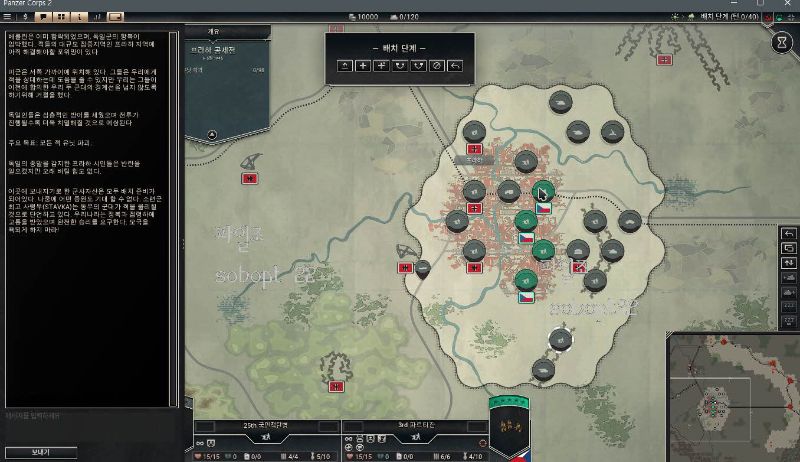
Task: Open the hamburger main menu
Action: pyautogui.click(x=8, y=17)
